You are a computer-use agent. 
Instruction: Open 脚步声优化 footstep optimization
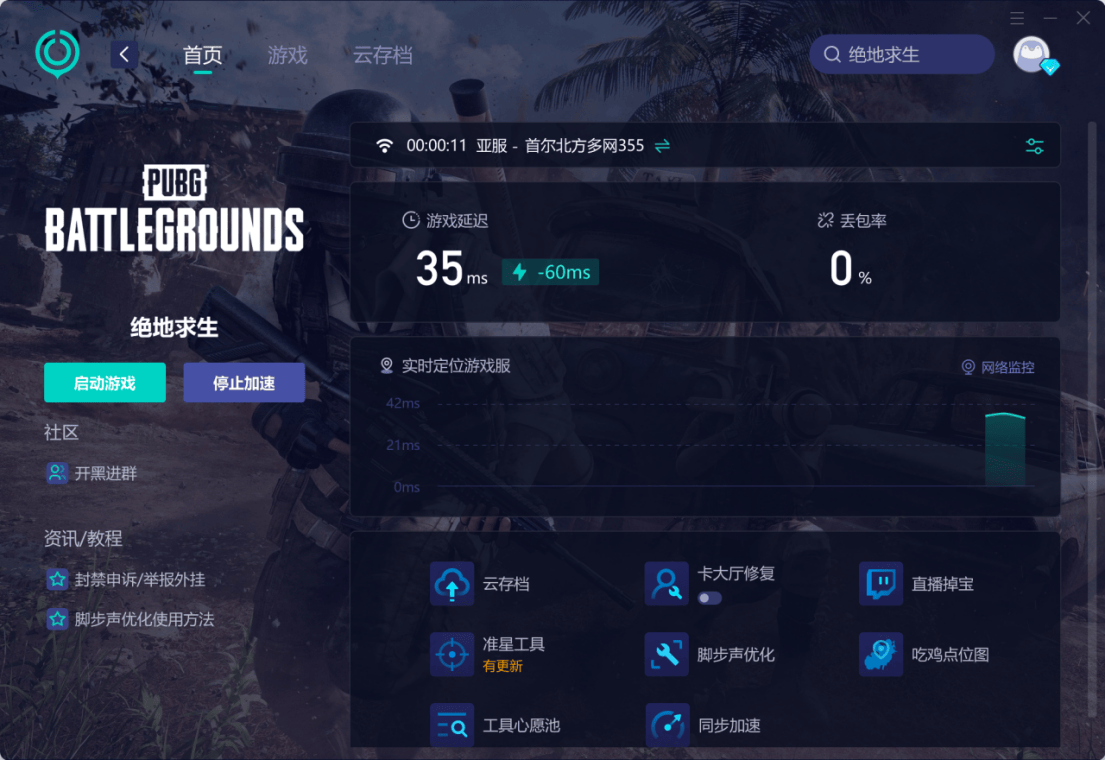point(667,655)
